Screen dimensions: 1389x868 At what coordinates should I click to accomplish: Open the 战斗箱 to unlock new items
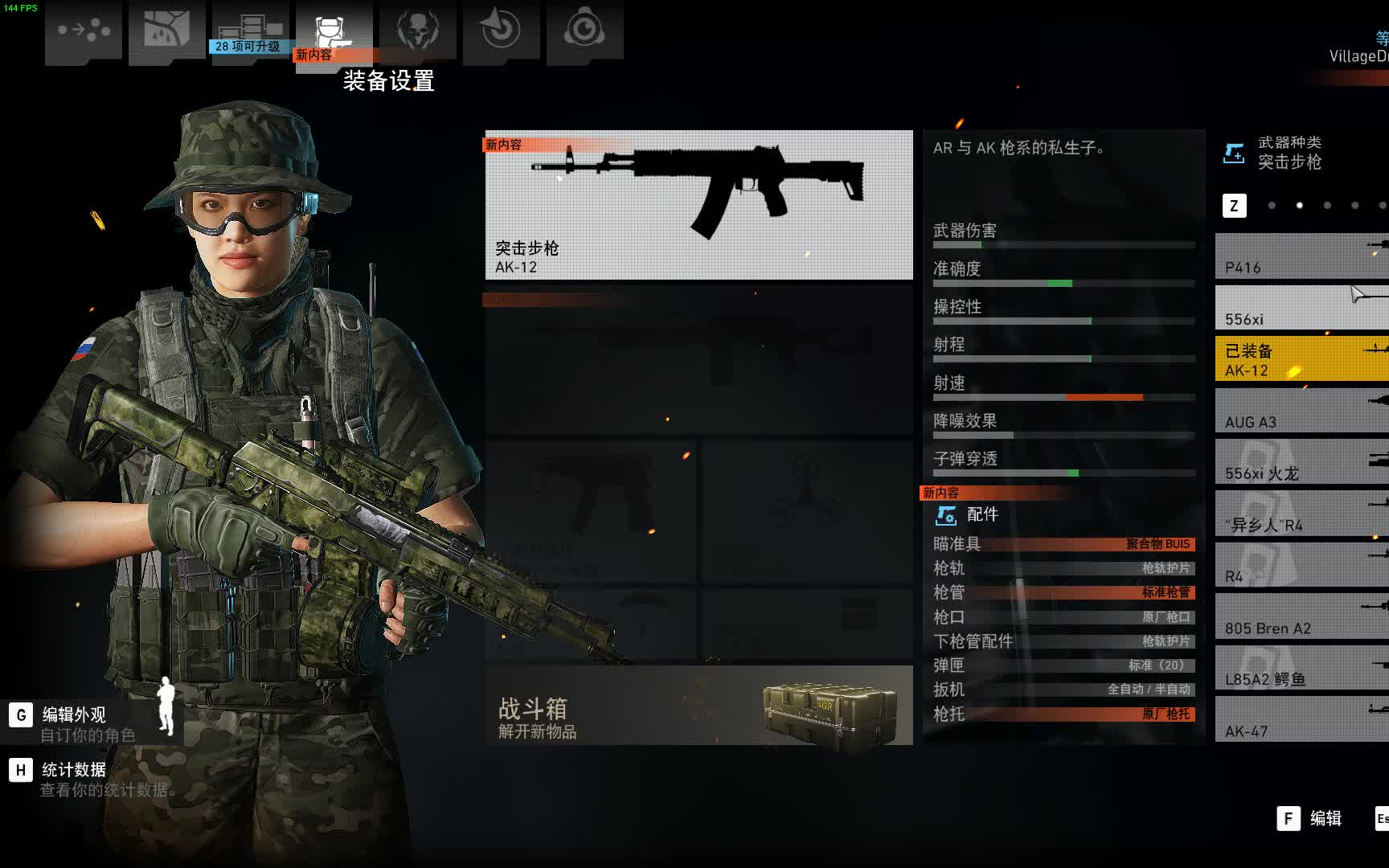(698, 707)
